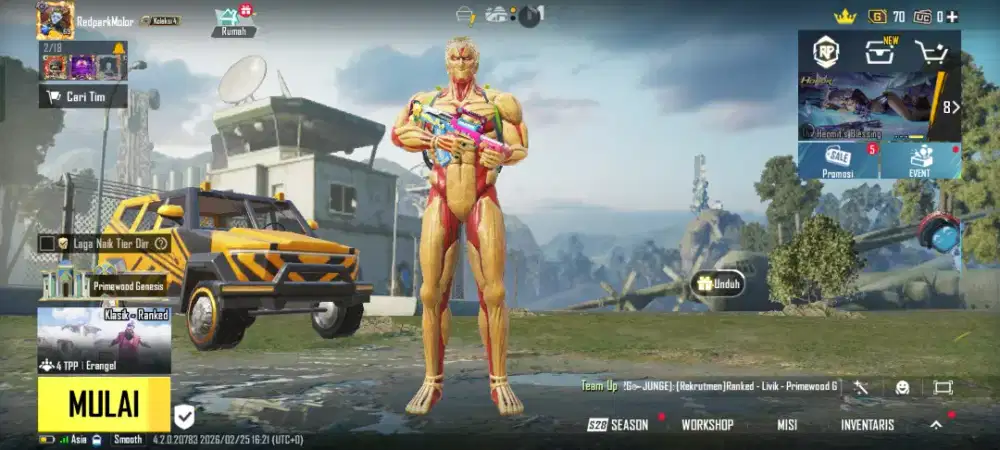Open the Hermit's Blessing event banner
The height and width of the screenshot is (450, 1000).
(865, 105)
